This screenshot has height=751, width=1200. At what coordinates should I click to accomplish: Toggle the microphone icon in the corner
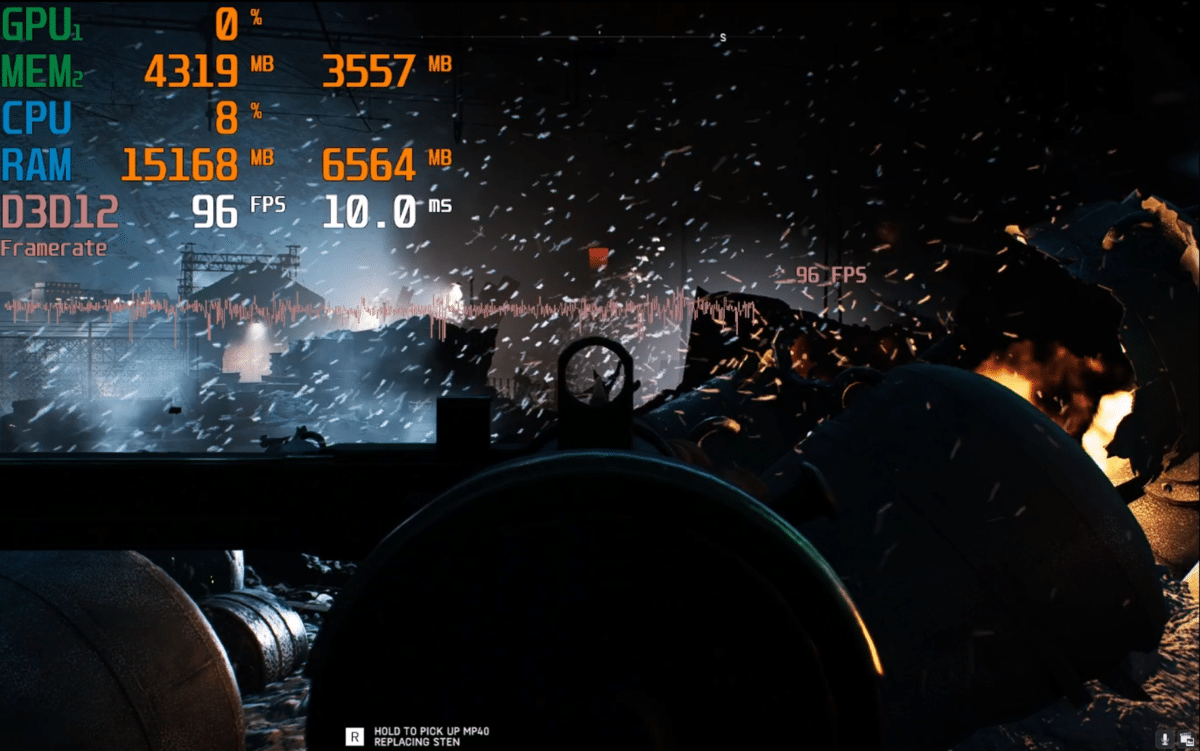(x=1166, y=739)
